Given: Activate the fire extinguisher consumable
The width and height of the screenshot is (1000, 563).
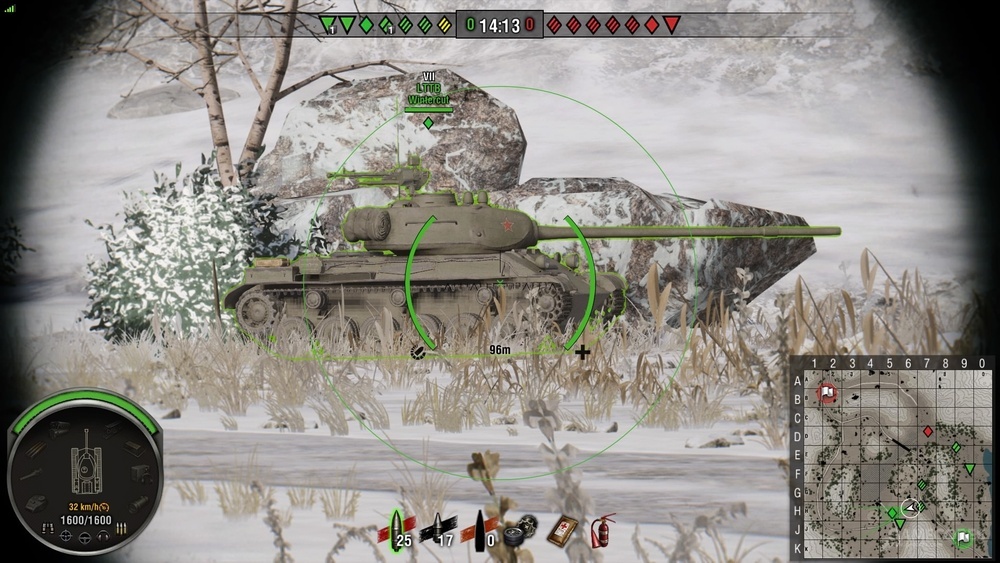Looking at the screenshot, I should click(x=601, y=529).
